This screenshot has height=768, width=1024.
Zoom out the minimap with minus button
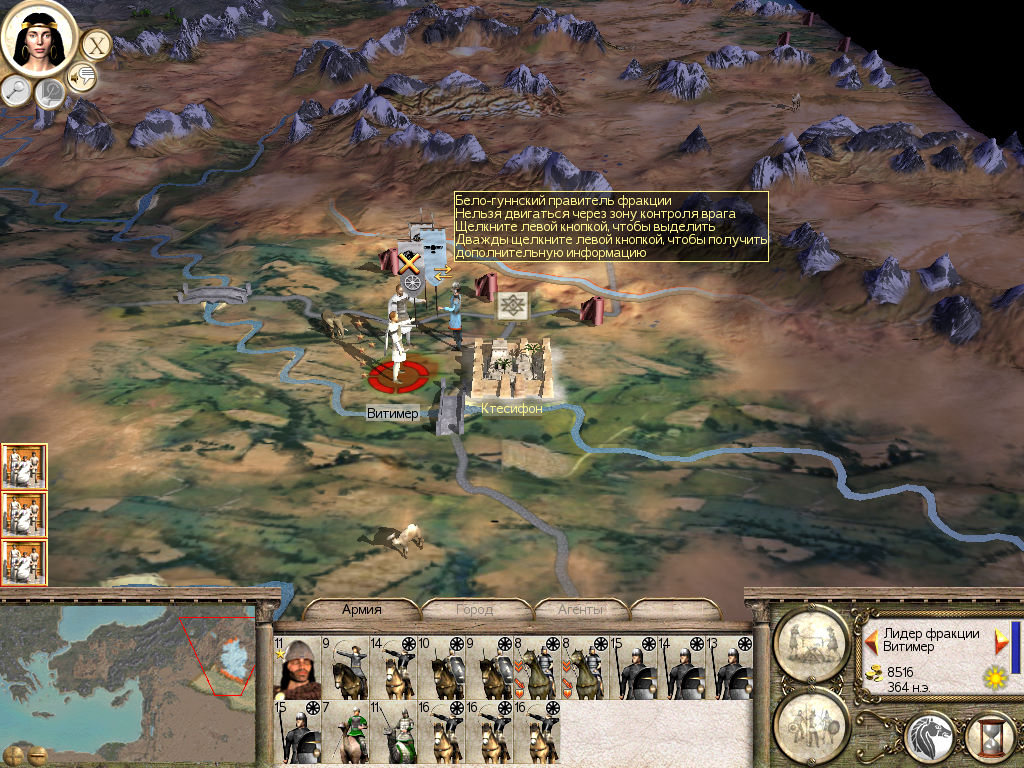coord(37,754)
